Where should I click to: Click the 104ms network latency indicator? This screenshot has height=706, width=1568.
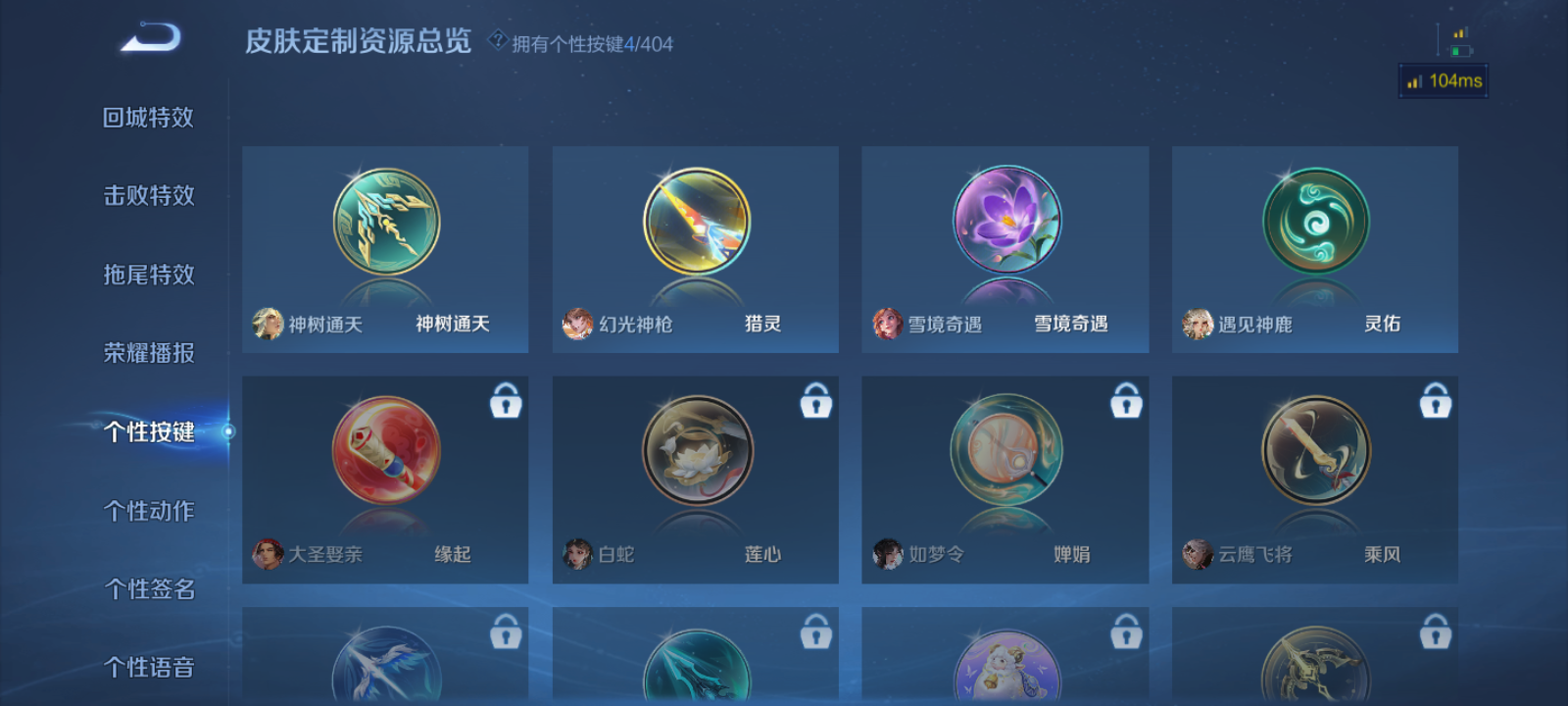pyautogui.click(x=1442, y=82)
